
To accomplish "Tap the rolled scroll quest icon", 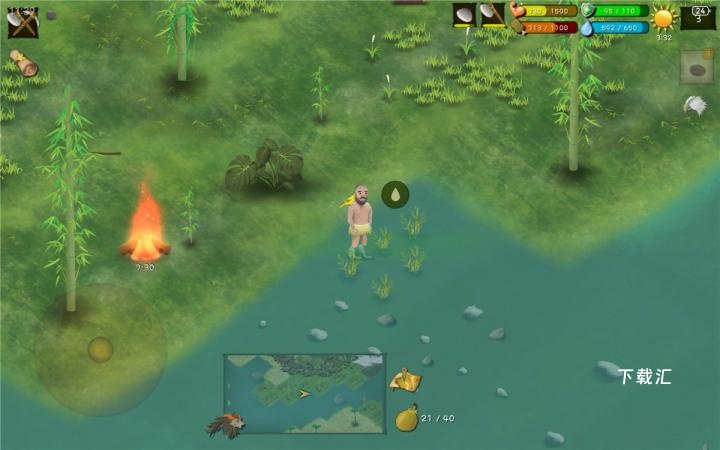I will point(23,65).
